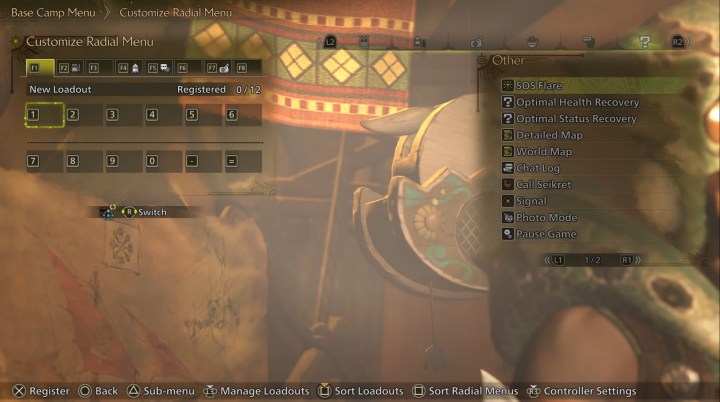720x402 pixels.
Task: Select the radial slot marked with equals sign
Action: 243,160
